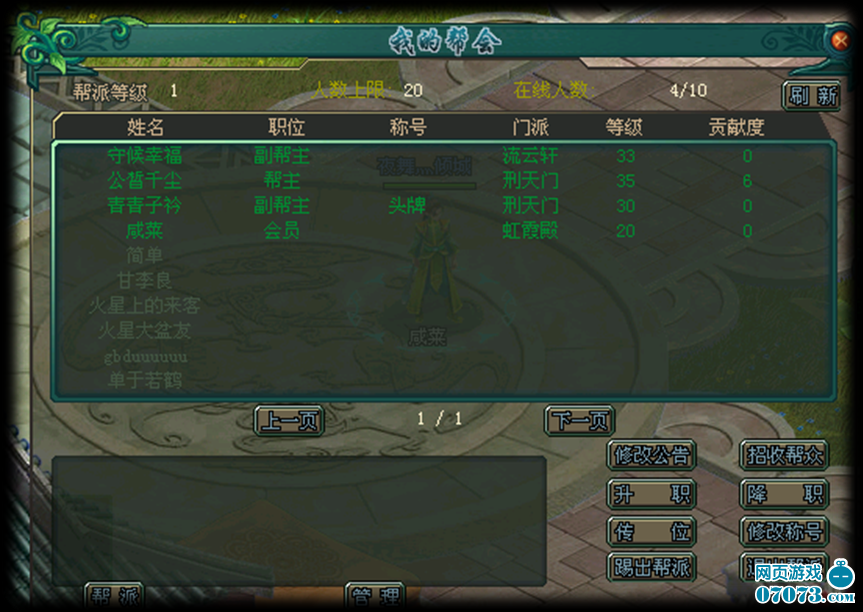Select member row 守候幸福
The width and height of the screenshot is (863, 612).
[x=145, y=156]
